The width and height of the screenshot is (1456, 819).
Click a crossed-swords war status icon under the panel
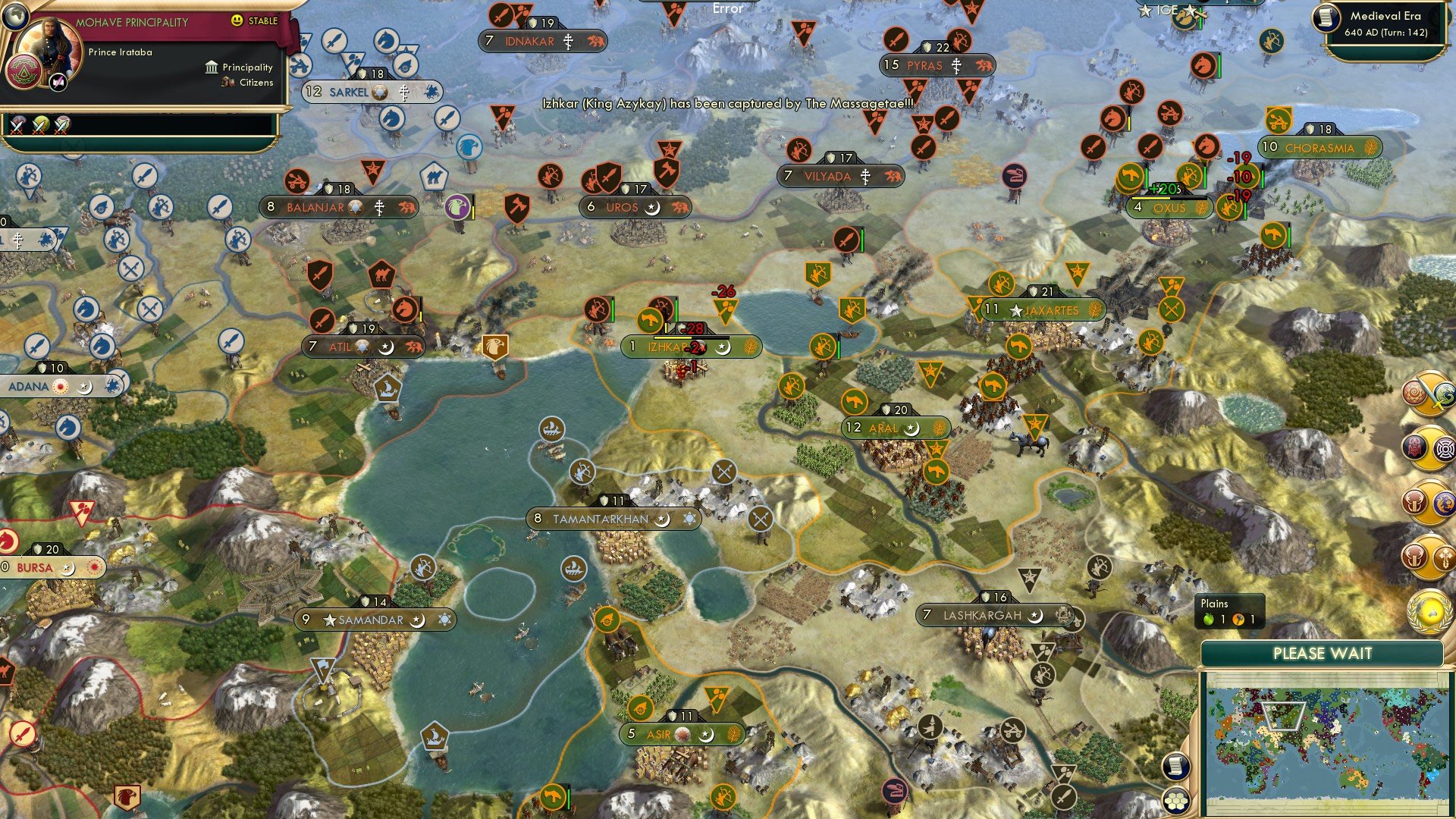click(18, 127)
